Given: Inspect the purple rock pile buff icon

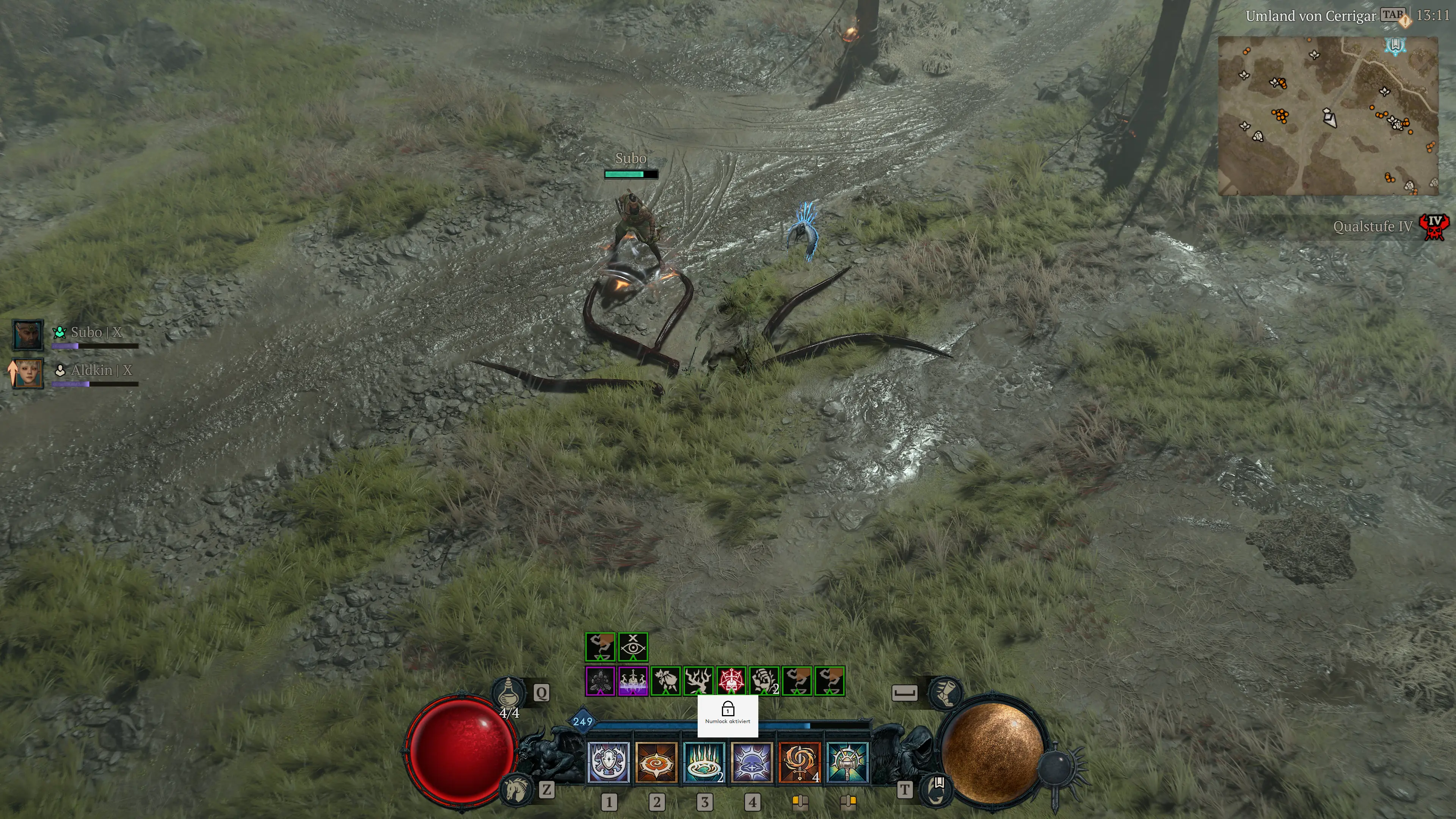Looking at the screenshot, I should click(600, 681).
